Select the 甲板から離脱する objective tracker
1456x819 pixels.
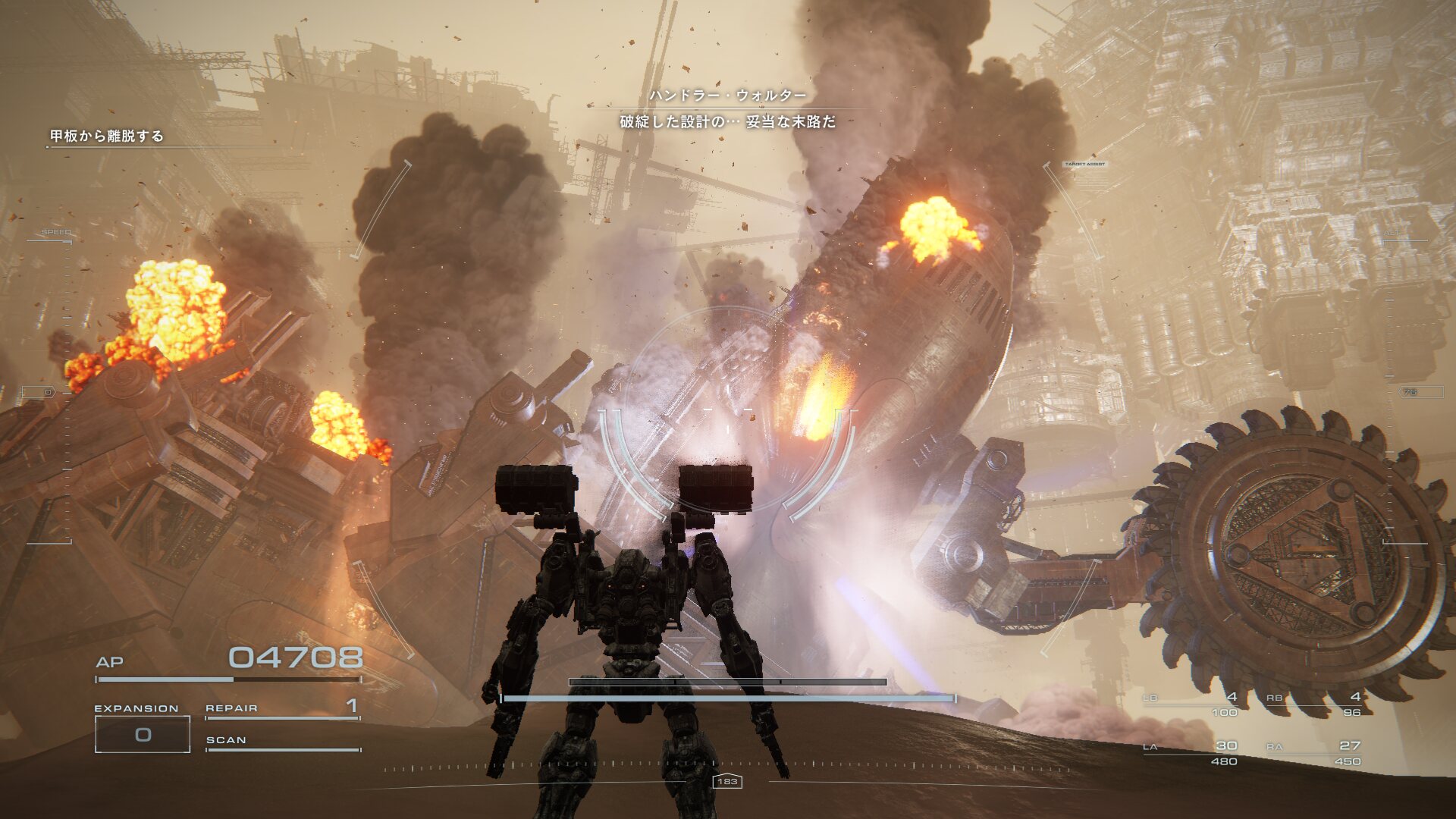click(x=107, y=136)
